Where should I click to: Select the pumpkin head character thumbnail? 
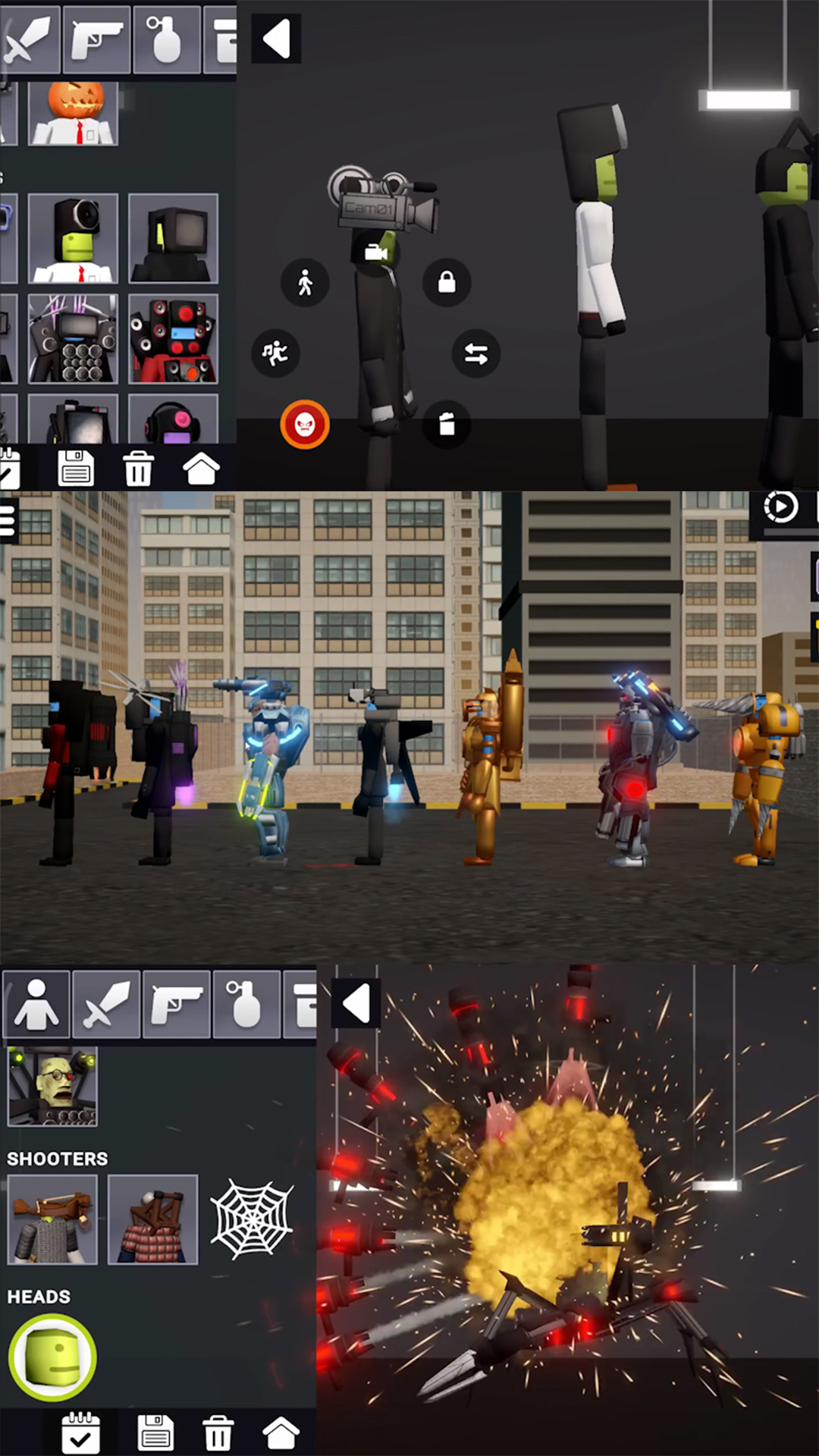74,114
